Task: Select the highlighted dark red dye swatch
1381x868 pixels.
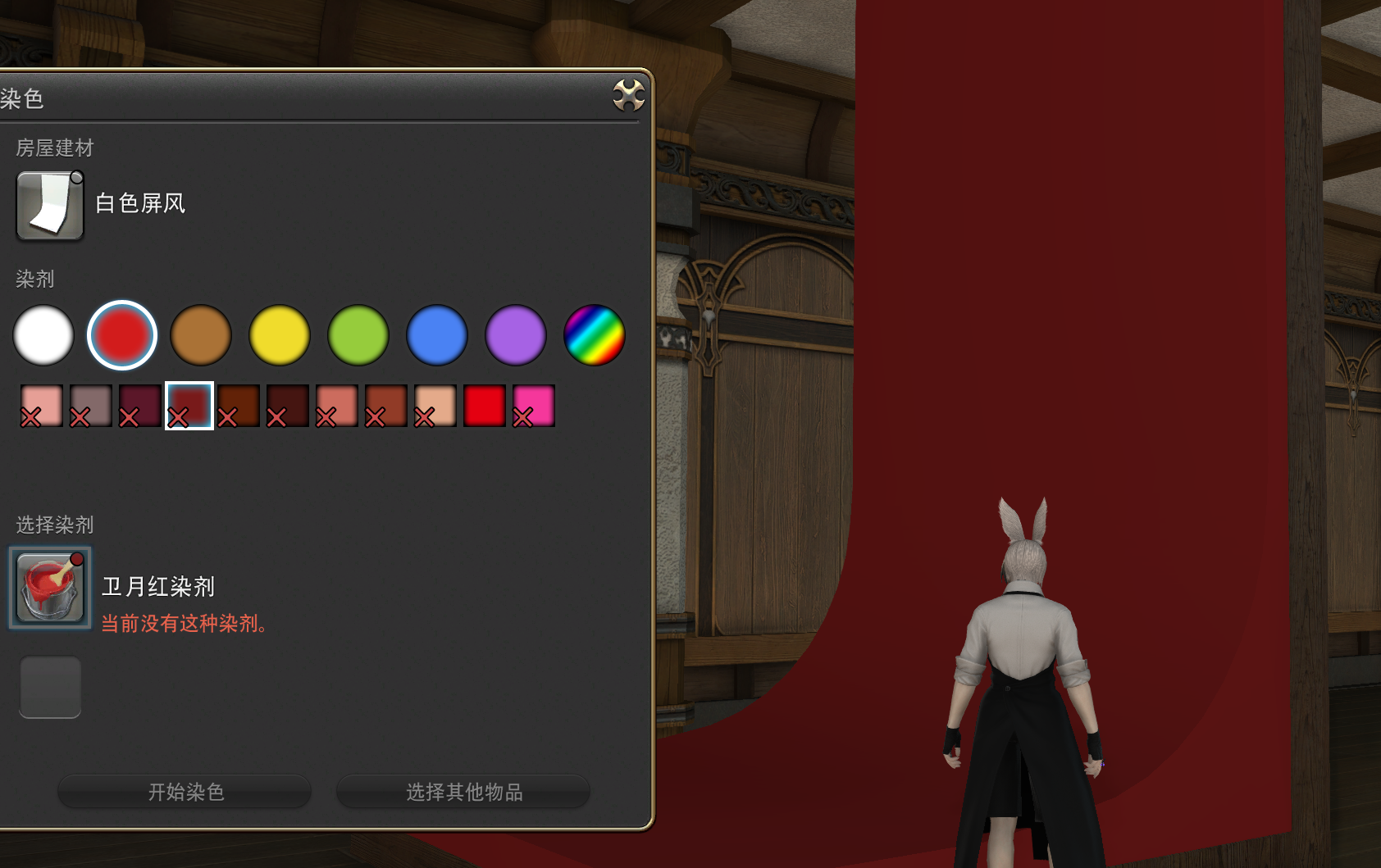Action: [x=188, y=403]
